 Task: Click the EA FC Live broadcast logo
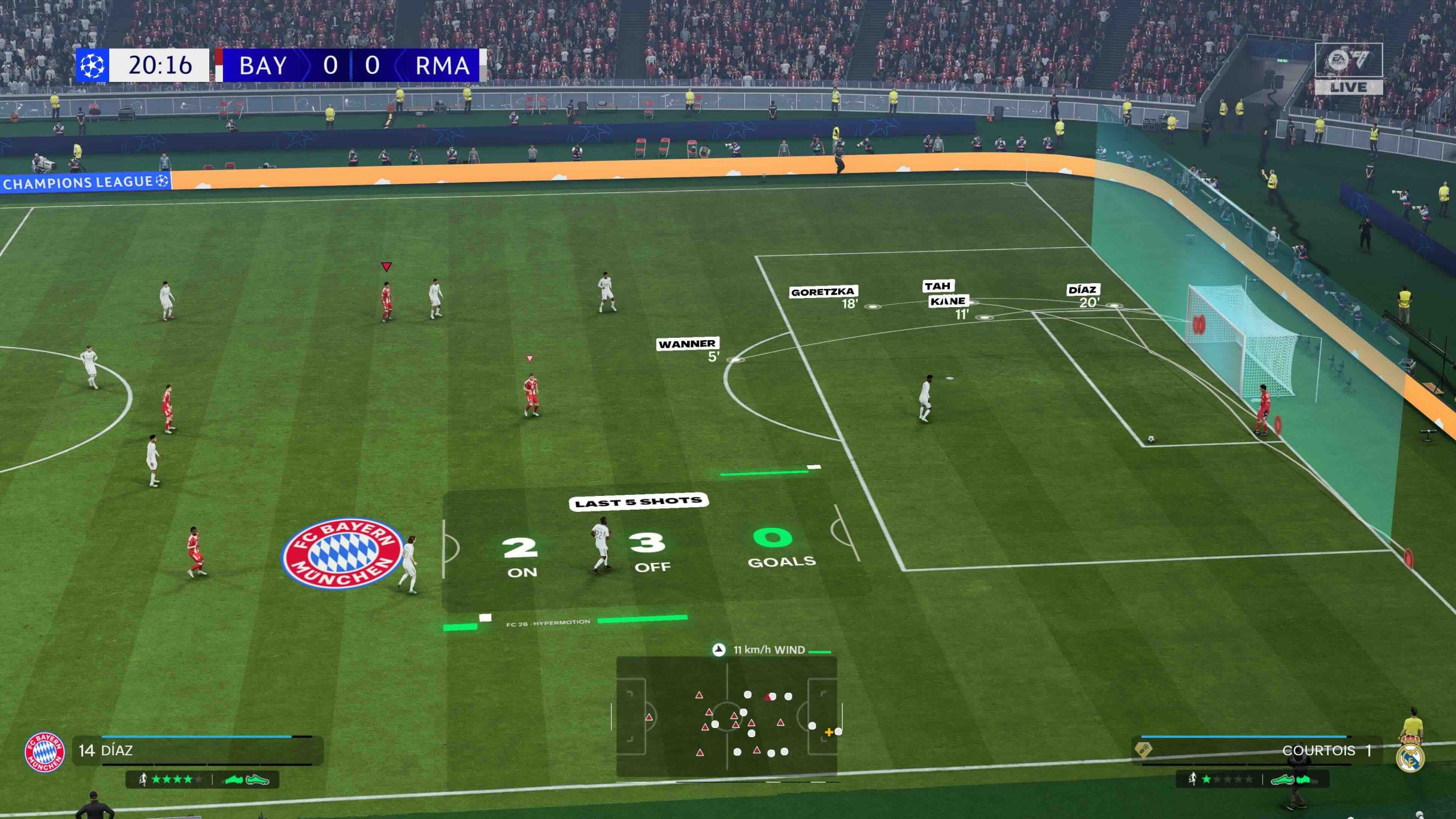pyautogui.click(x=1349, y=68)
